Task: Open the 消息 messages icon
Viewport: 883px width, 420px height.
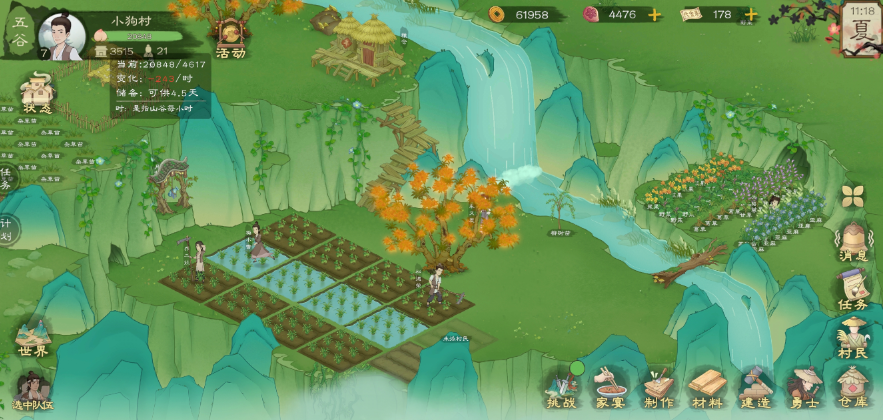Action: coord(853,242)
